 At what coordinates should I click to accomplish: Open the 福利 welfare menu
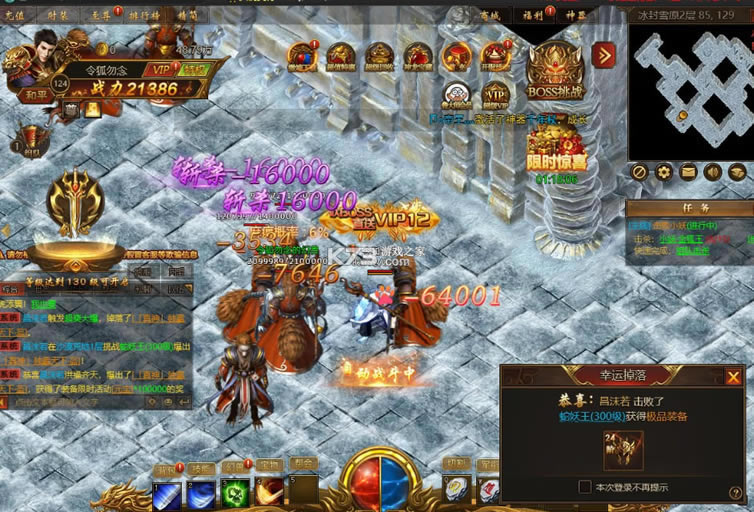click(530, 14)
